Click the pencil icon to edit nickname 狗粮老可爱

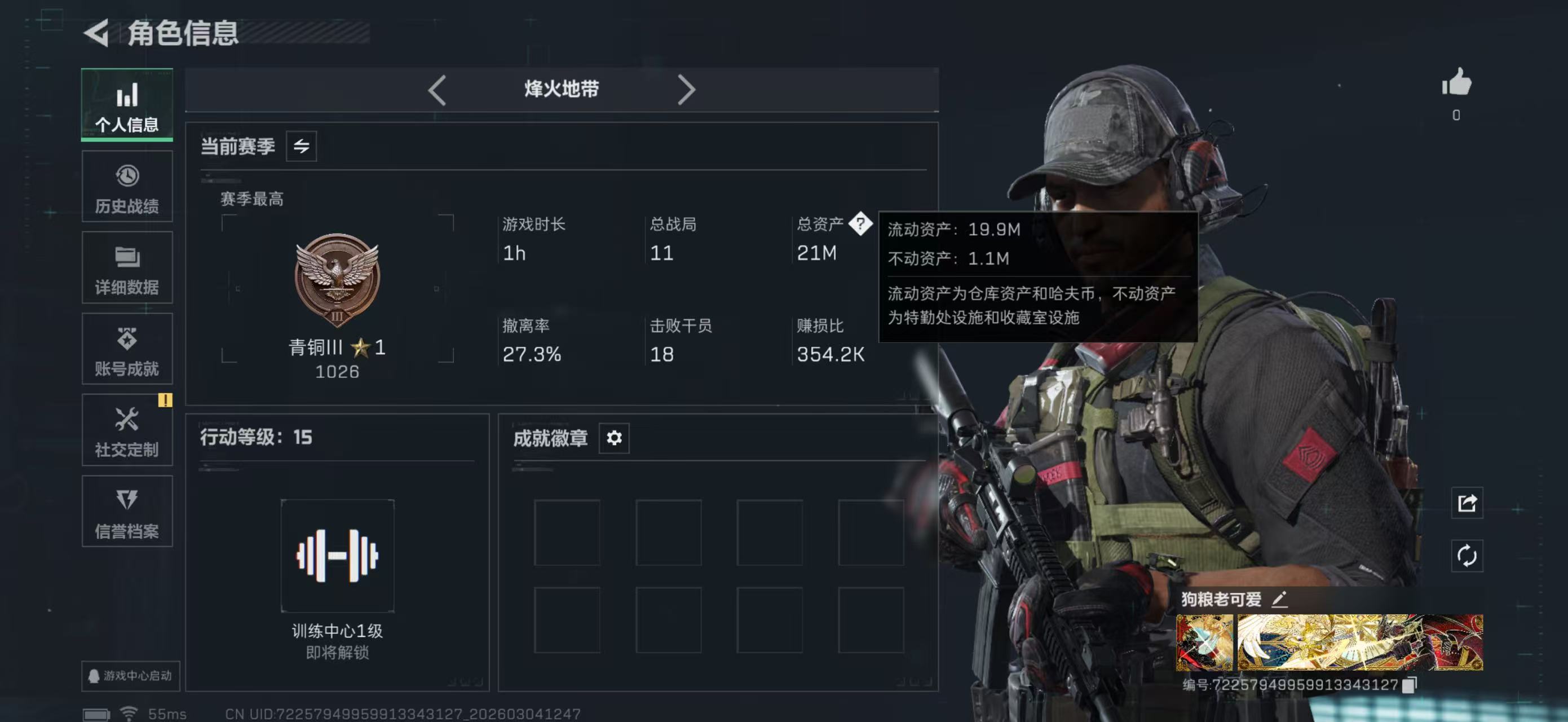pos(1280,600)
